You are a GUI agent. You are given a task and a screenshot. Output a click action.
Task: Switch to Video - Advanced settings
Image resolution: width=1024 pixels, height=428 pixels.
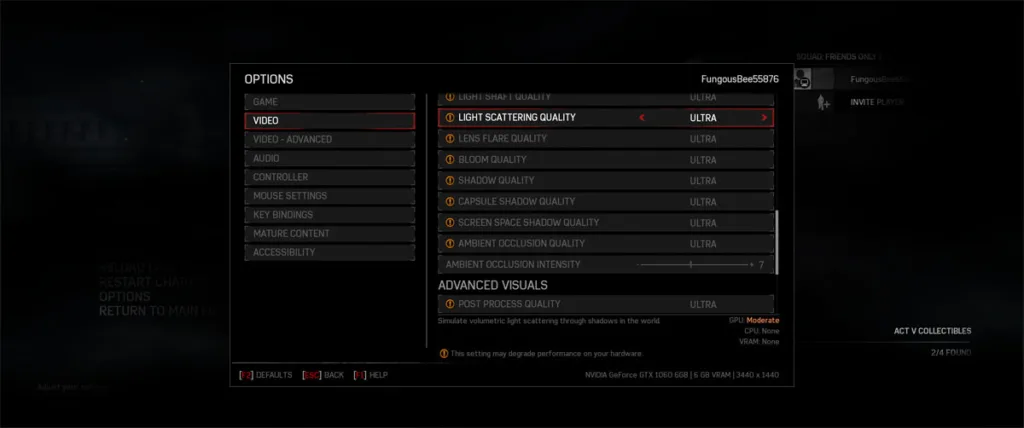[329, 140]
